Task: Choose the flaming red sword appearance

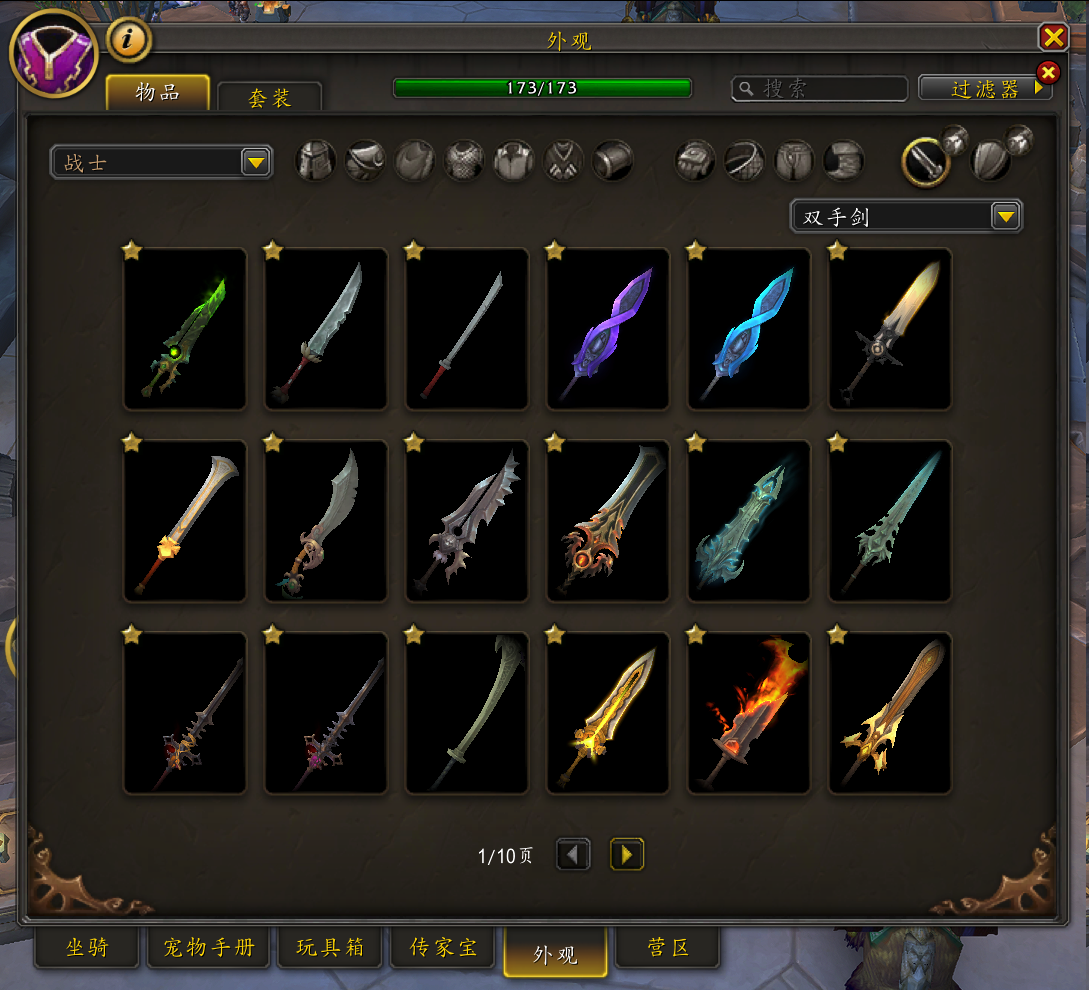Action: (x=749, y=713)
